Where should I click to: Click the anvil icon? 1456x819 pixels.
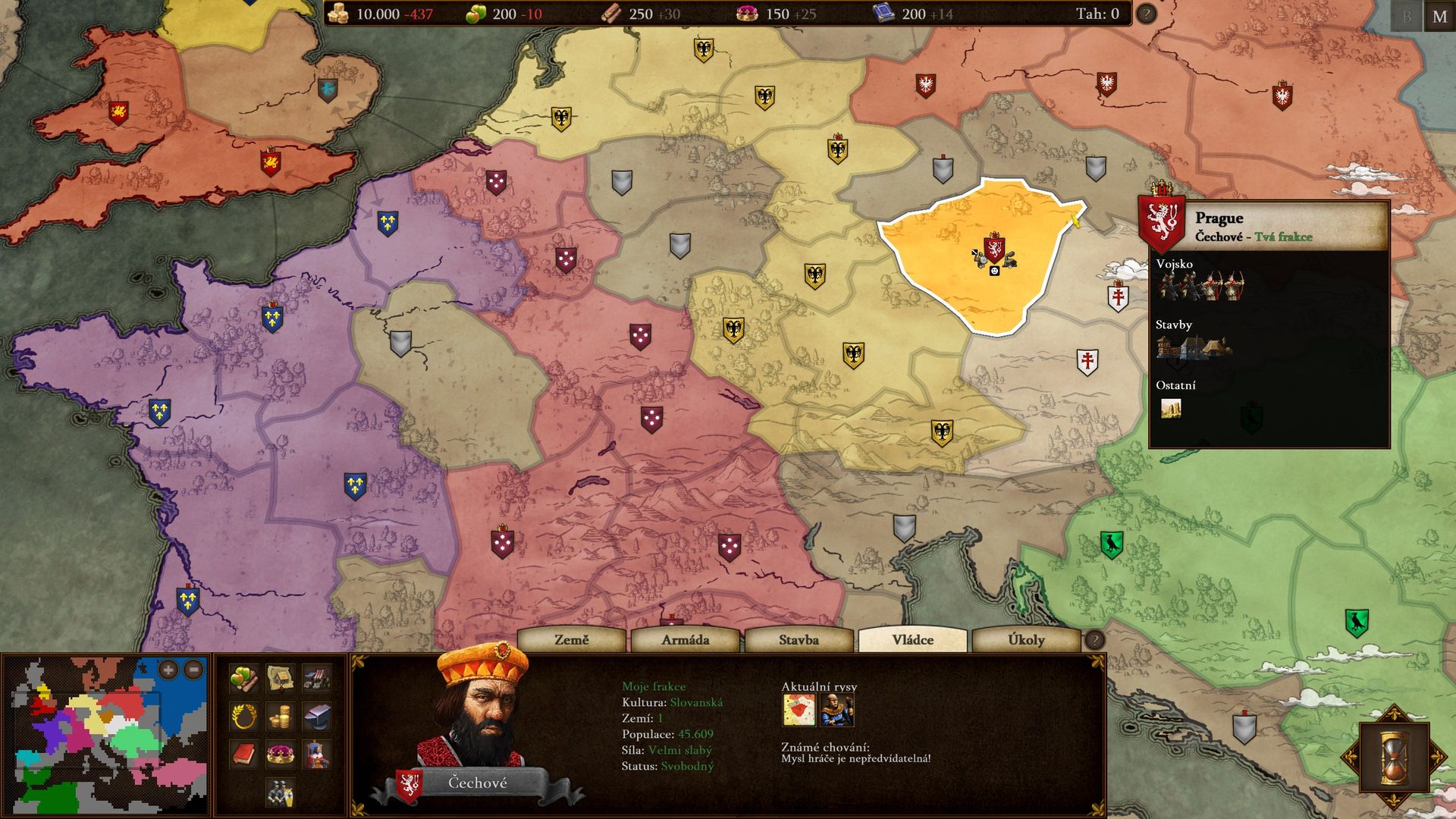click(x=316, y=716)
